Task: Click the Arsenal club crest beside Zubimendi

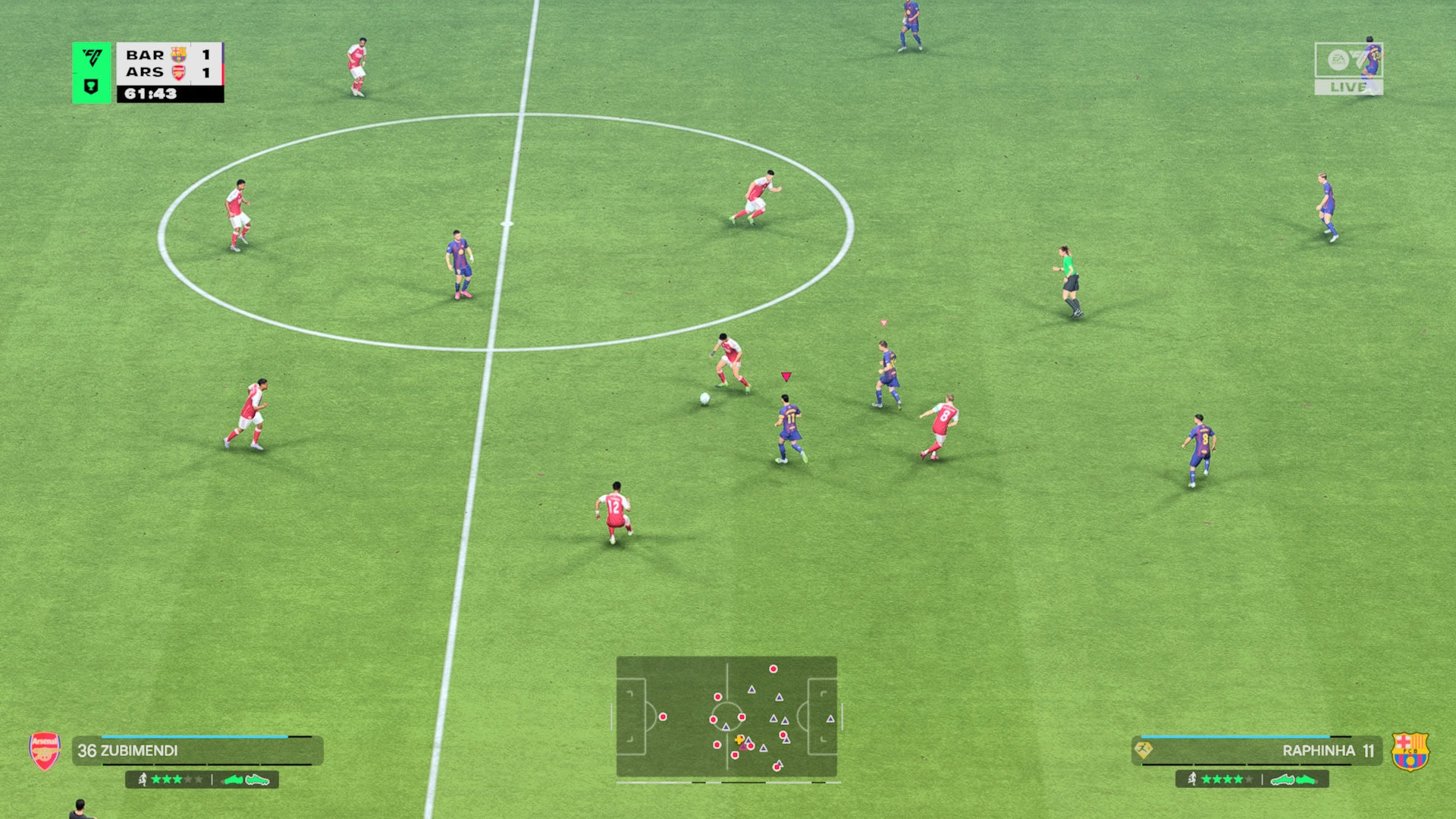Action: (45, 751)
